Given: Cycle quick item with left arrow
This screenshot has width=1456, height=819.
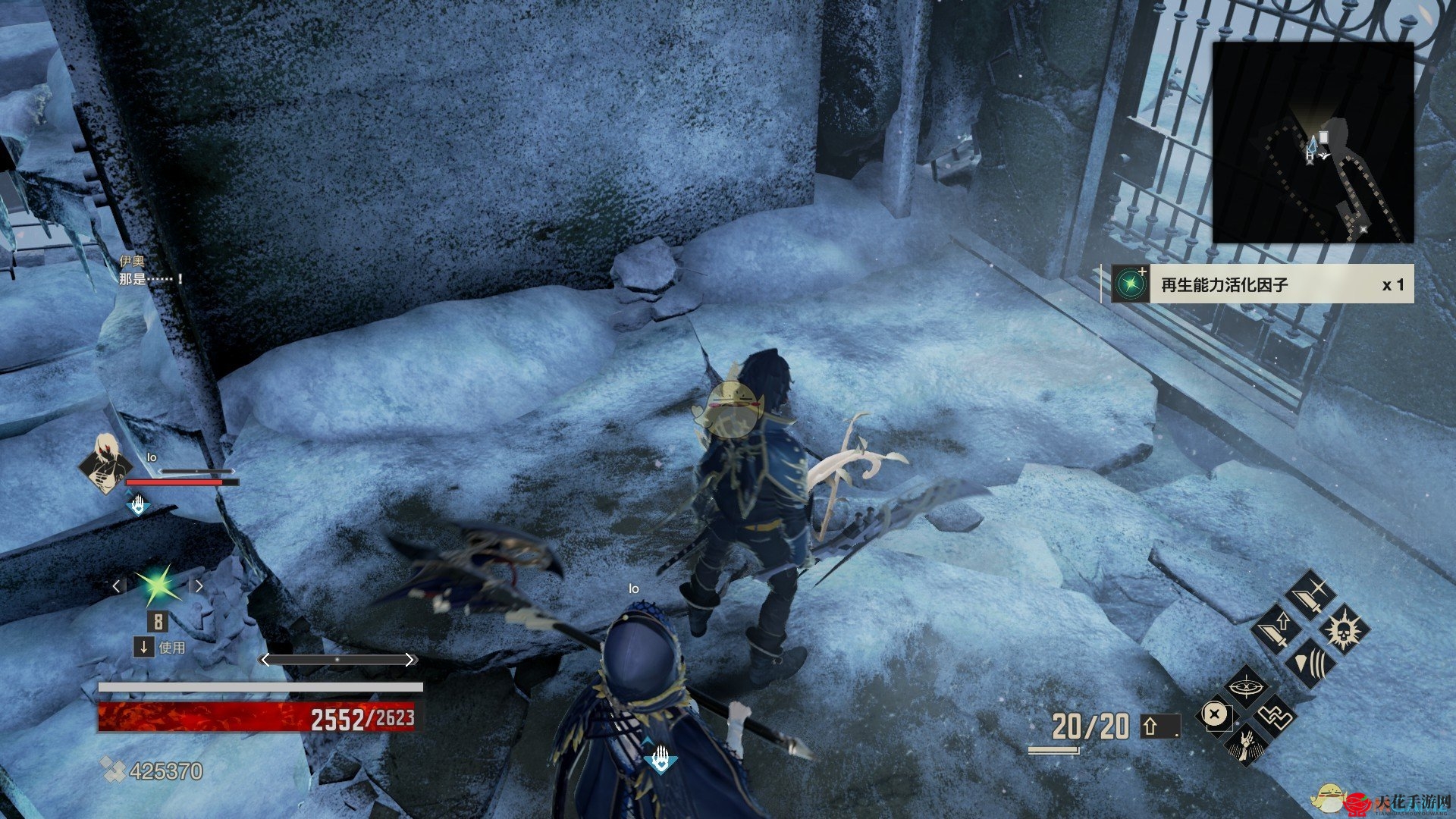Looking at the screenshot, I should click(116, 585).
